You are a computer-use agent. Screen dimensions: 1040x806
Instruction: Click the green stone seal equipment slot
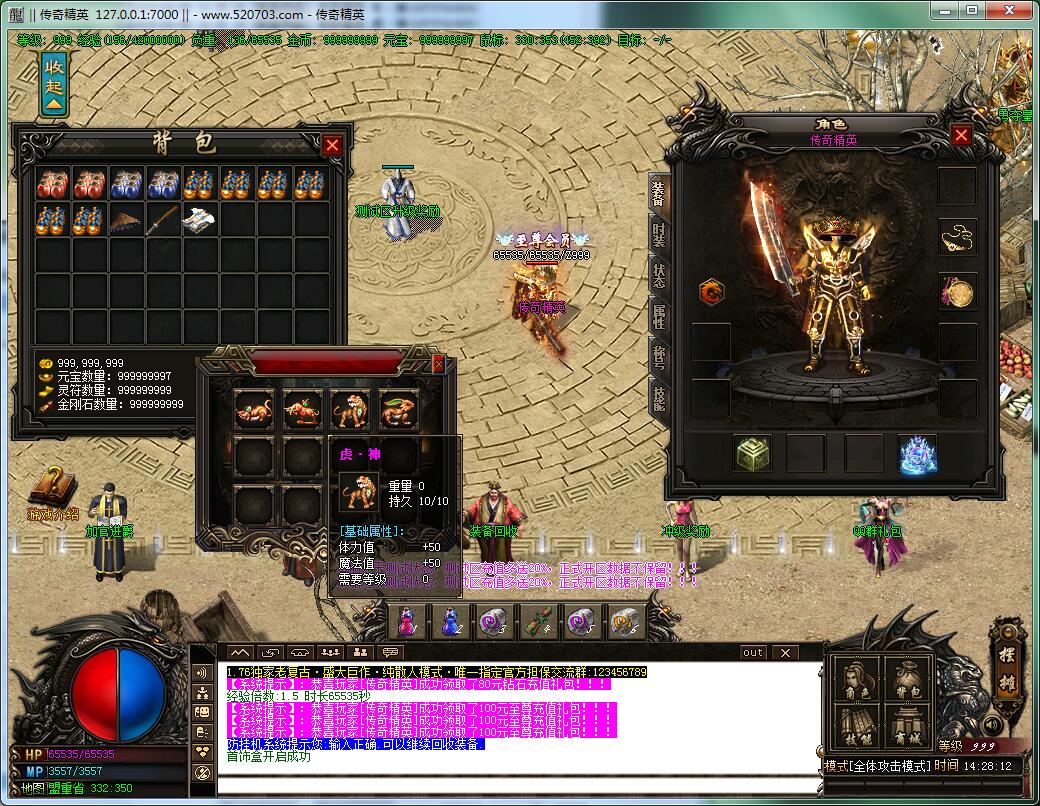pyautogui.click(x=752, y=453)
